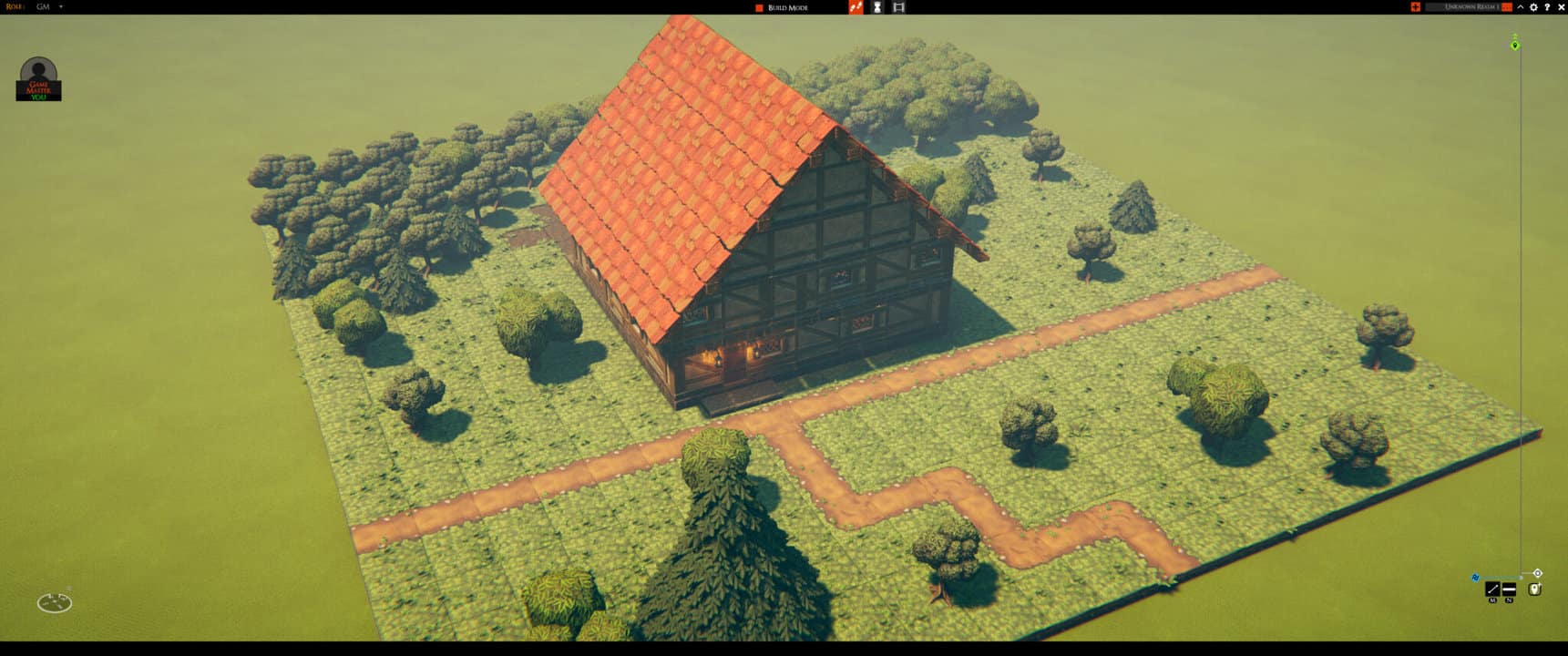Select the dice rolling tool
This screenshot has width=1568, height=656.
[x=856, y=7]
